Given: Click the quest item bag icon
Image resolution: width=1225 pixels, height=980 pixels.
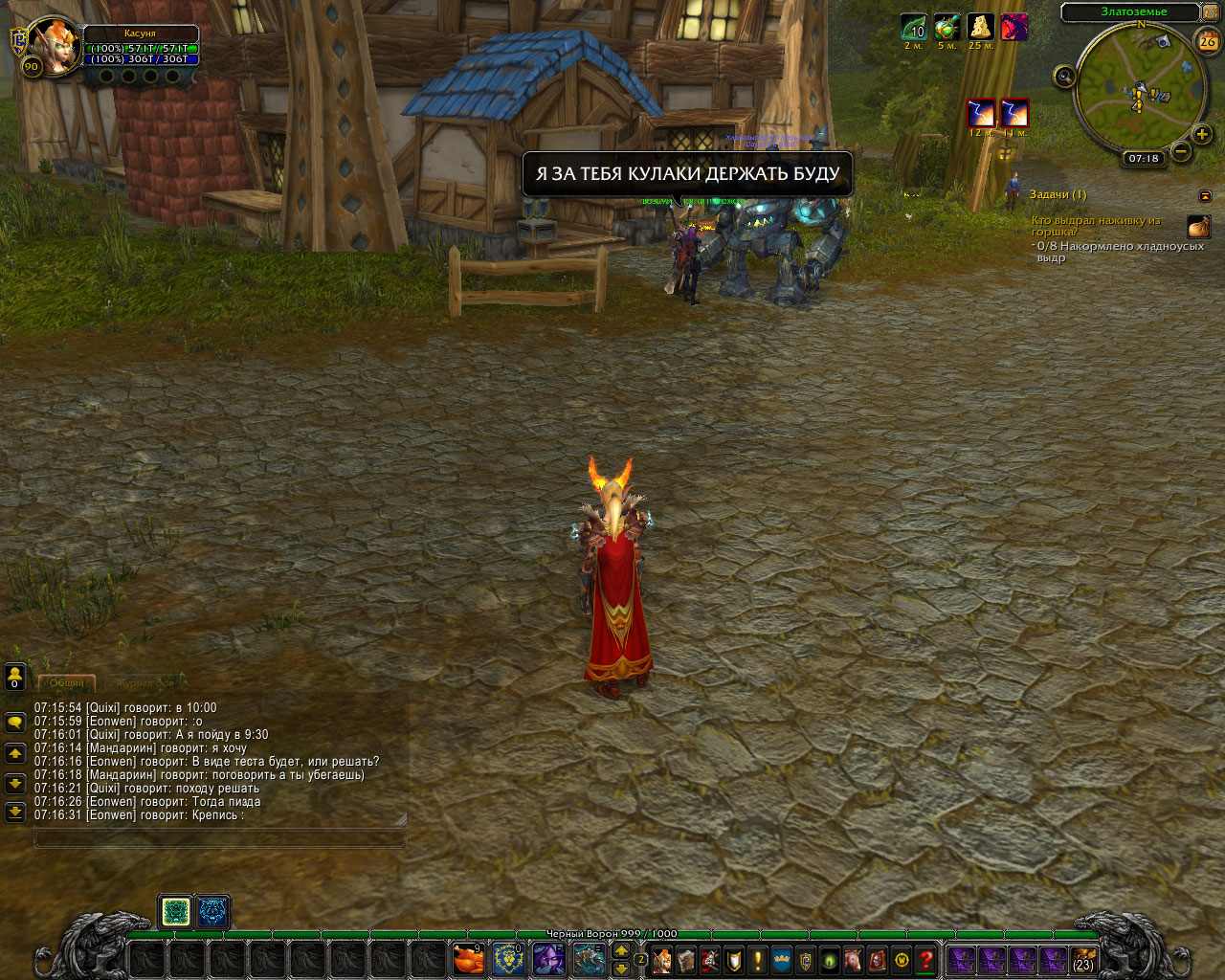Looking at the screenshot, I should (x=1198, y=227).
